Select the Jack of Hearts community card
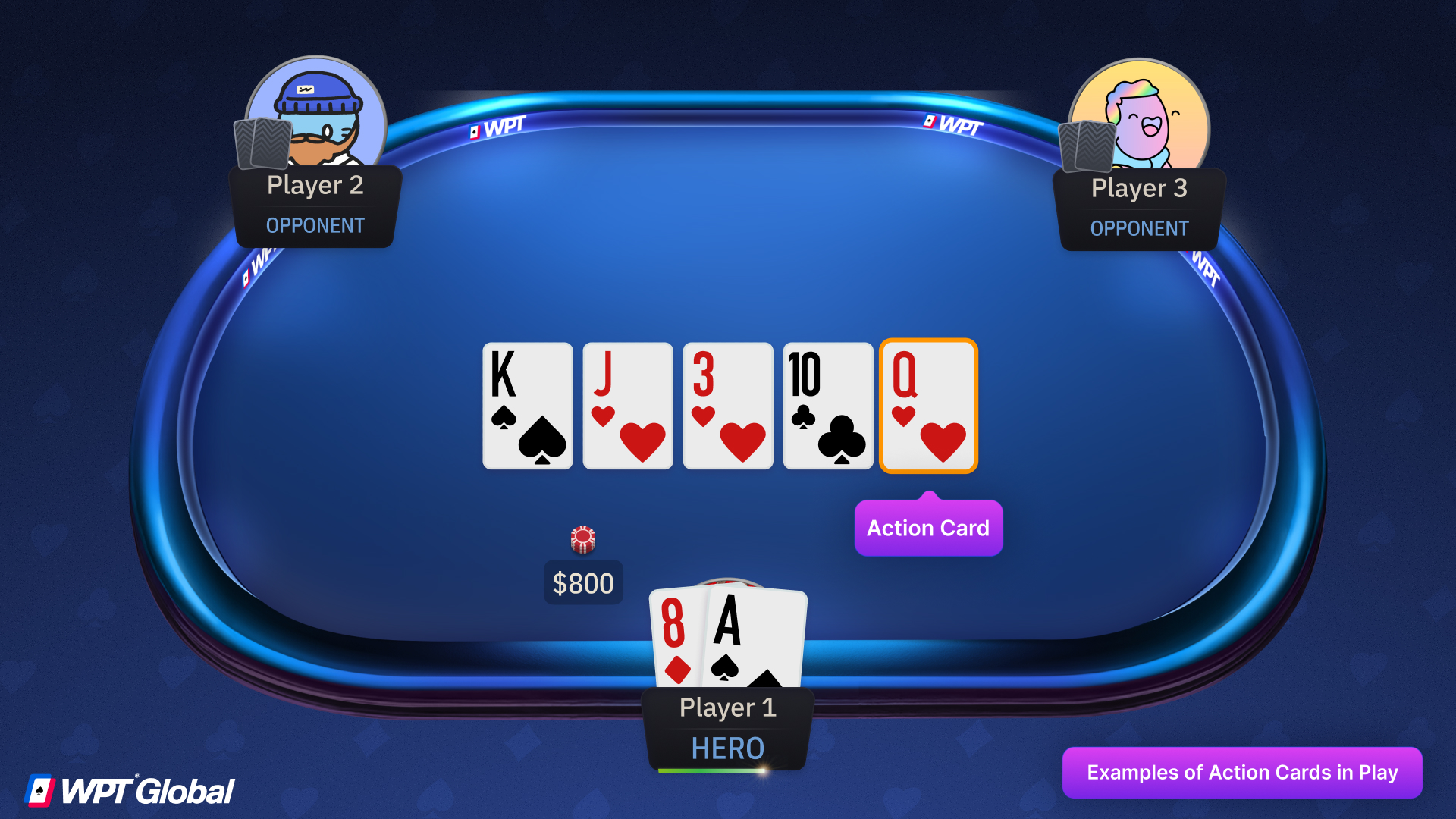1456x819 pixels. pos(627,406)
